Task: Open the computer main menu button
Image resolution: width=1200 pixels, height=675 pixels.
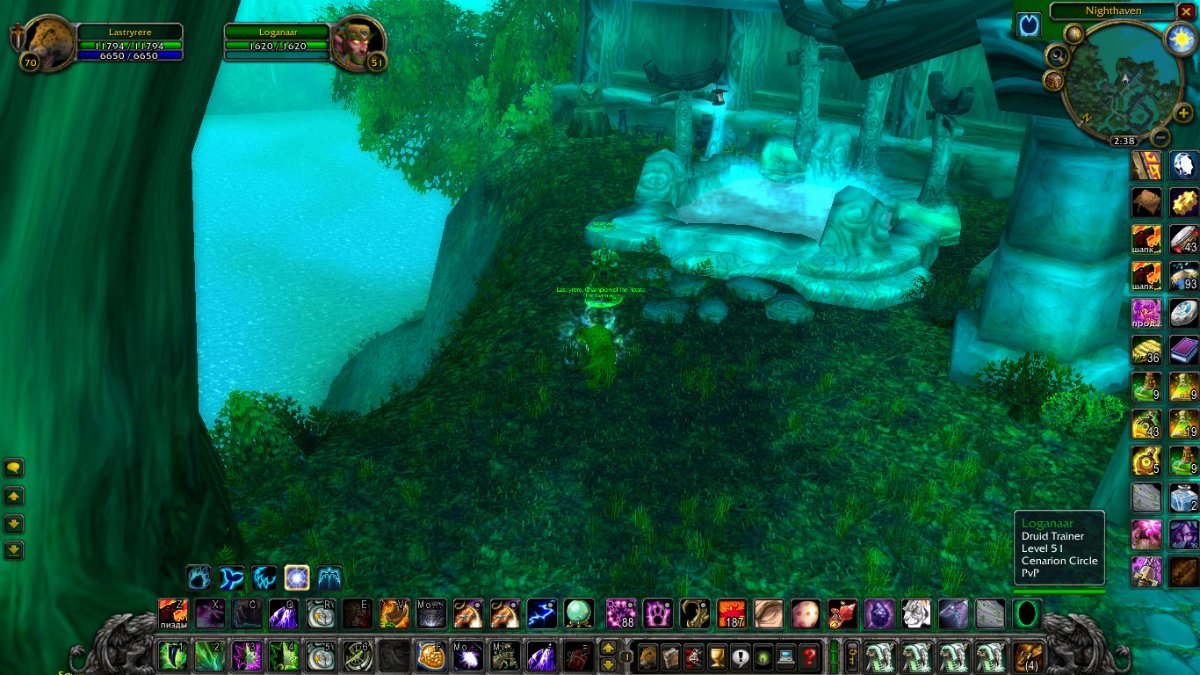Action: click(786, 657)
